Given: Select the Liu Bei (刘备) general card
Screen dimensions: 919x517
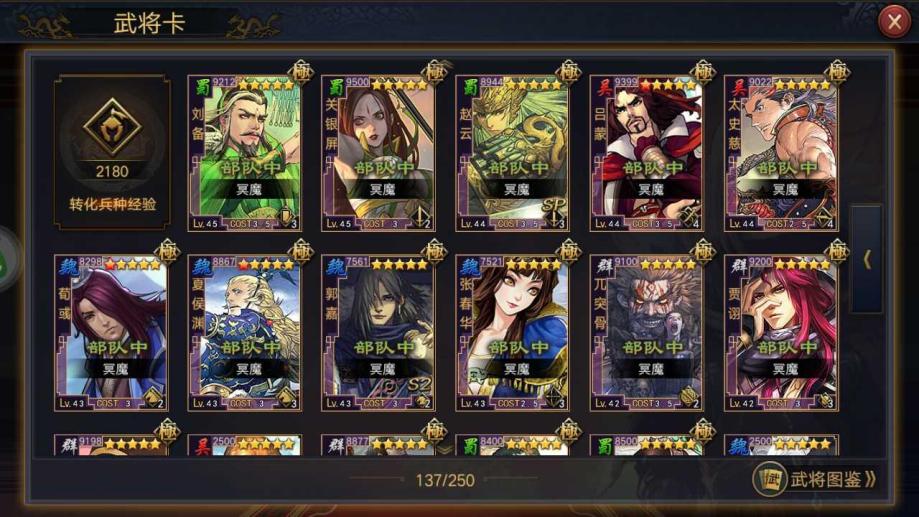Looking at the screenshot, I should [x=244, y=153].
